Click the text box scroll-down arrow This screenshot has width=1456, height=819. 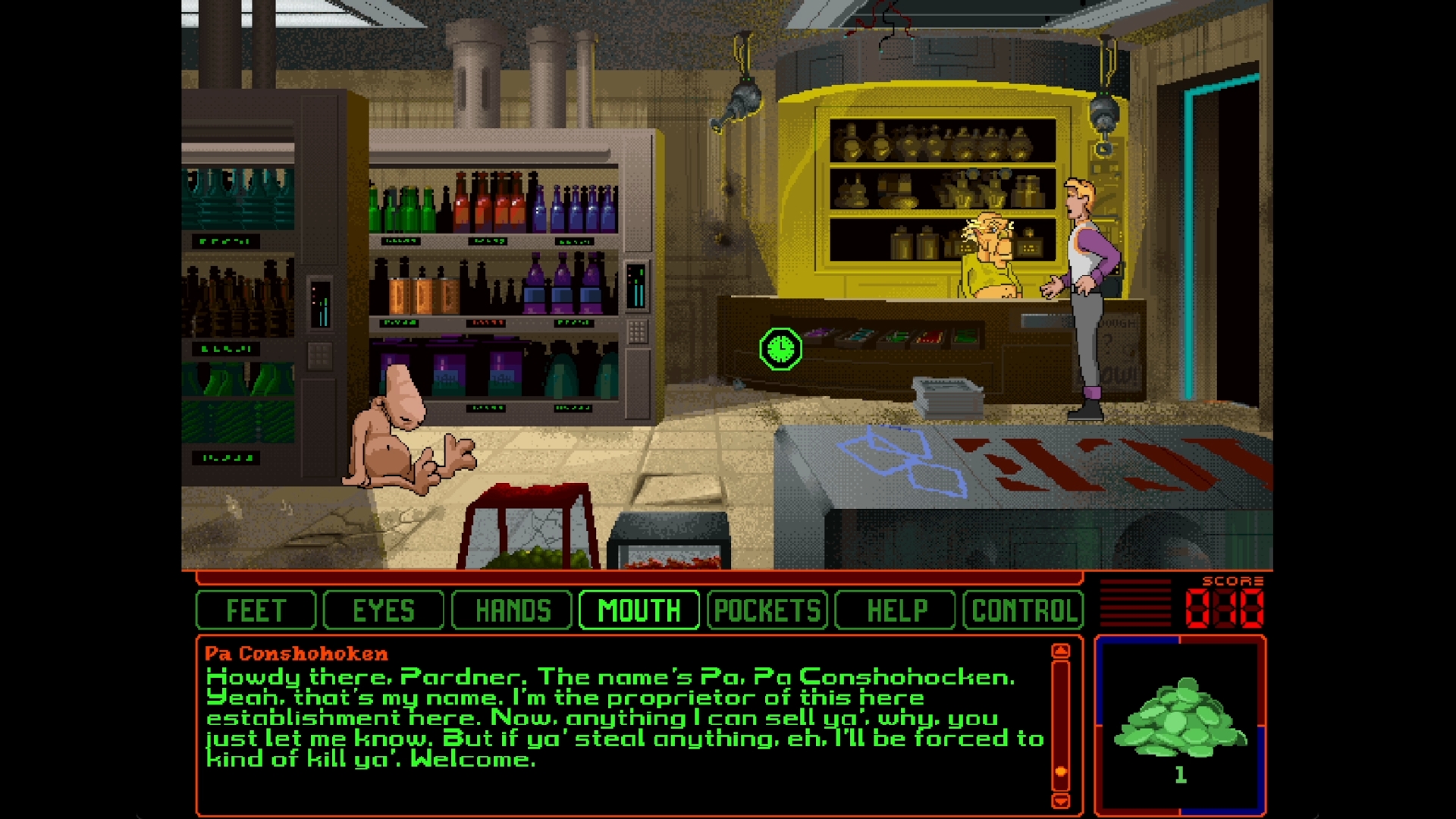tap(1061, 801)
